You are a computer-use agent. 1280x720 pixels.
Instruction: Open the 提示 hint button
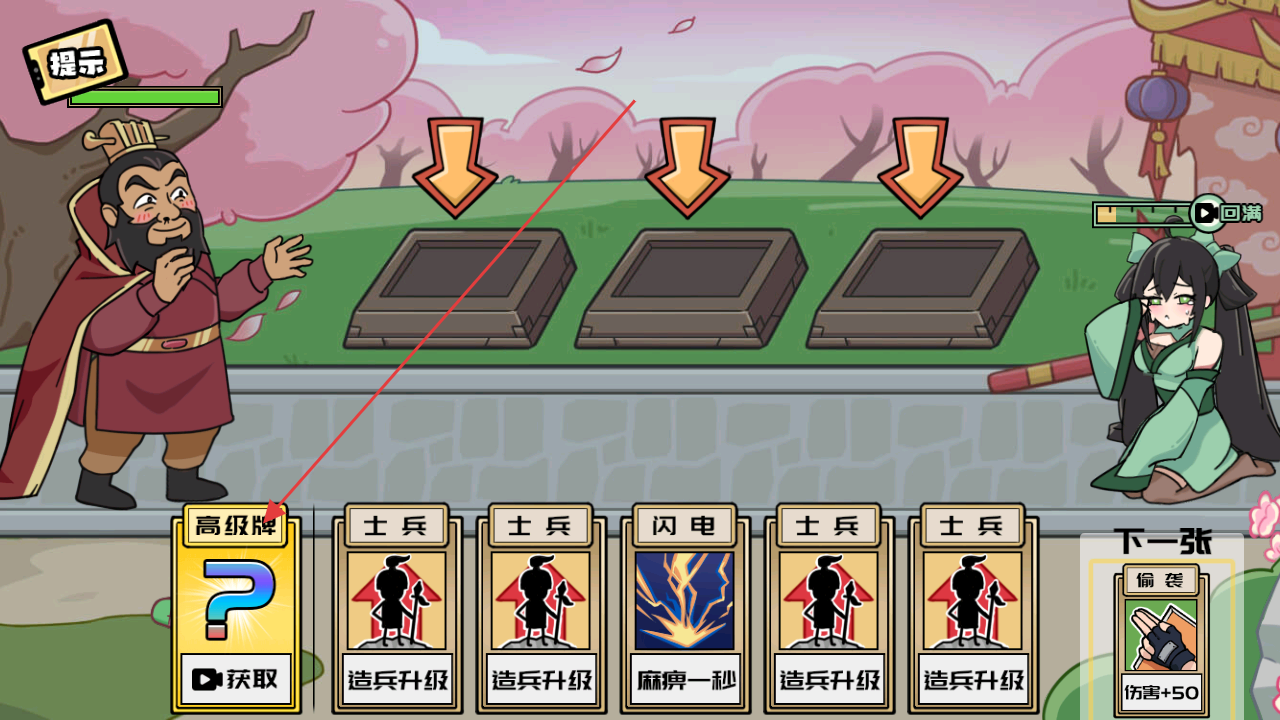click(76, 62)
